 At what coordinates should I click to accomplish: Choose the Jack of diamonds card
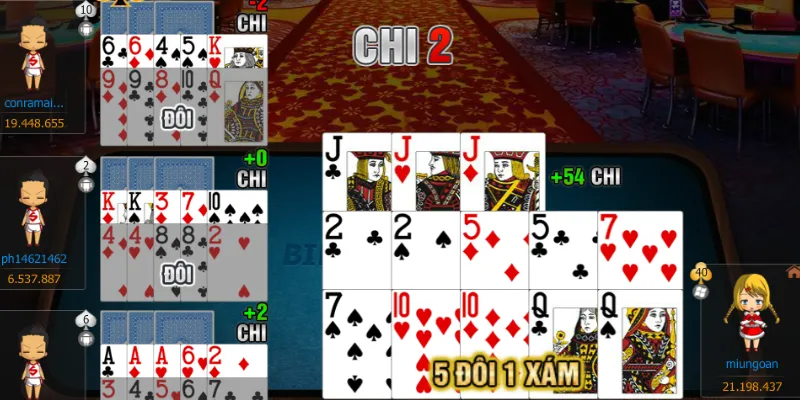(502, 172)
